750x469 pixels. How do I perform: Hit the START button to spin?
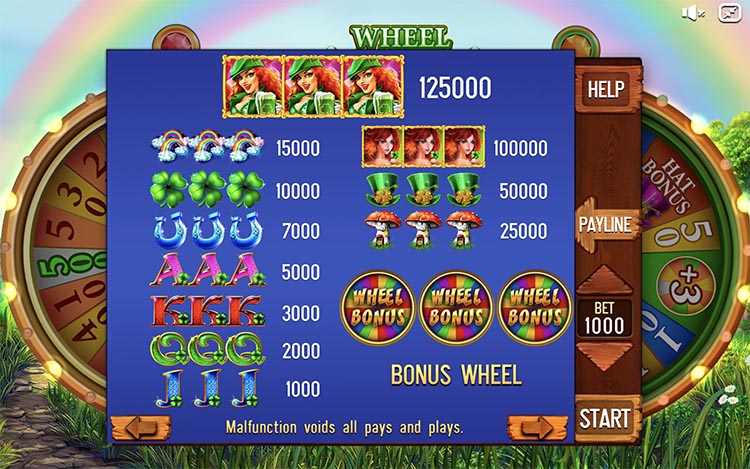[606, 417]
